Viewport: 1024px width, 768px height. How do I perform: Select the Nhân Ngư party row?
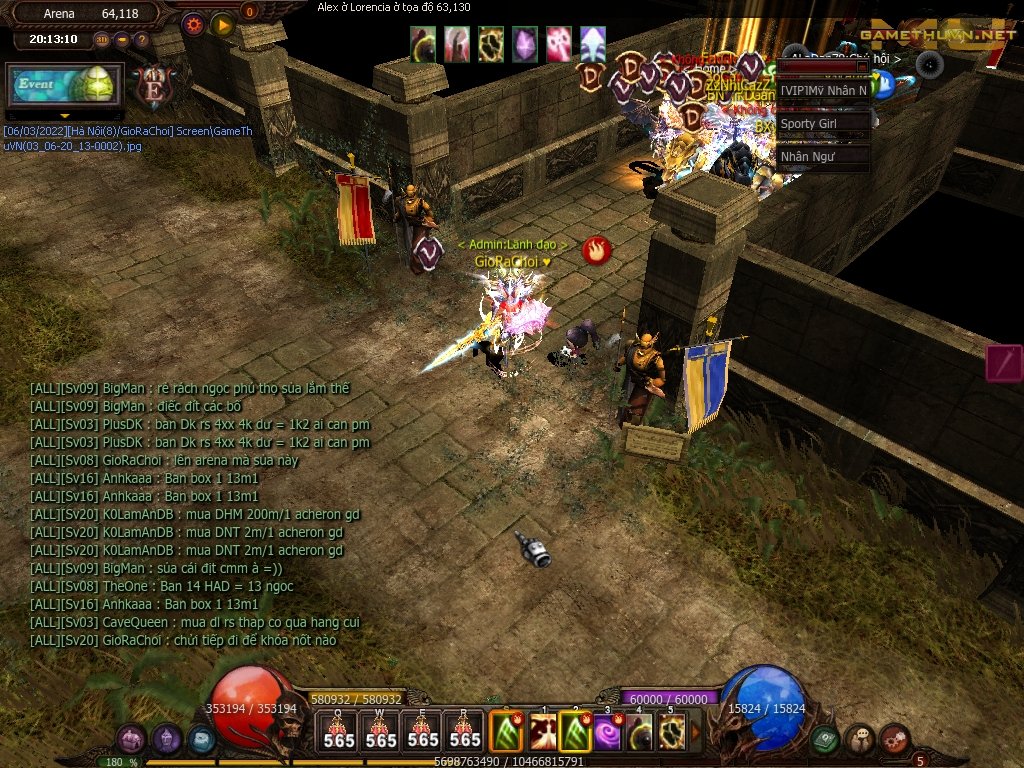tap(822, 156)
